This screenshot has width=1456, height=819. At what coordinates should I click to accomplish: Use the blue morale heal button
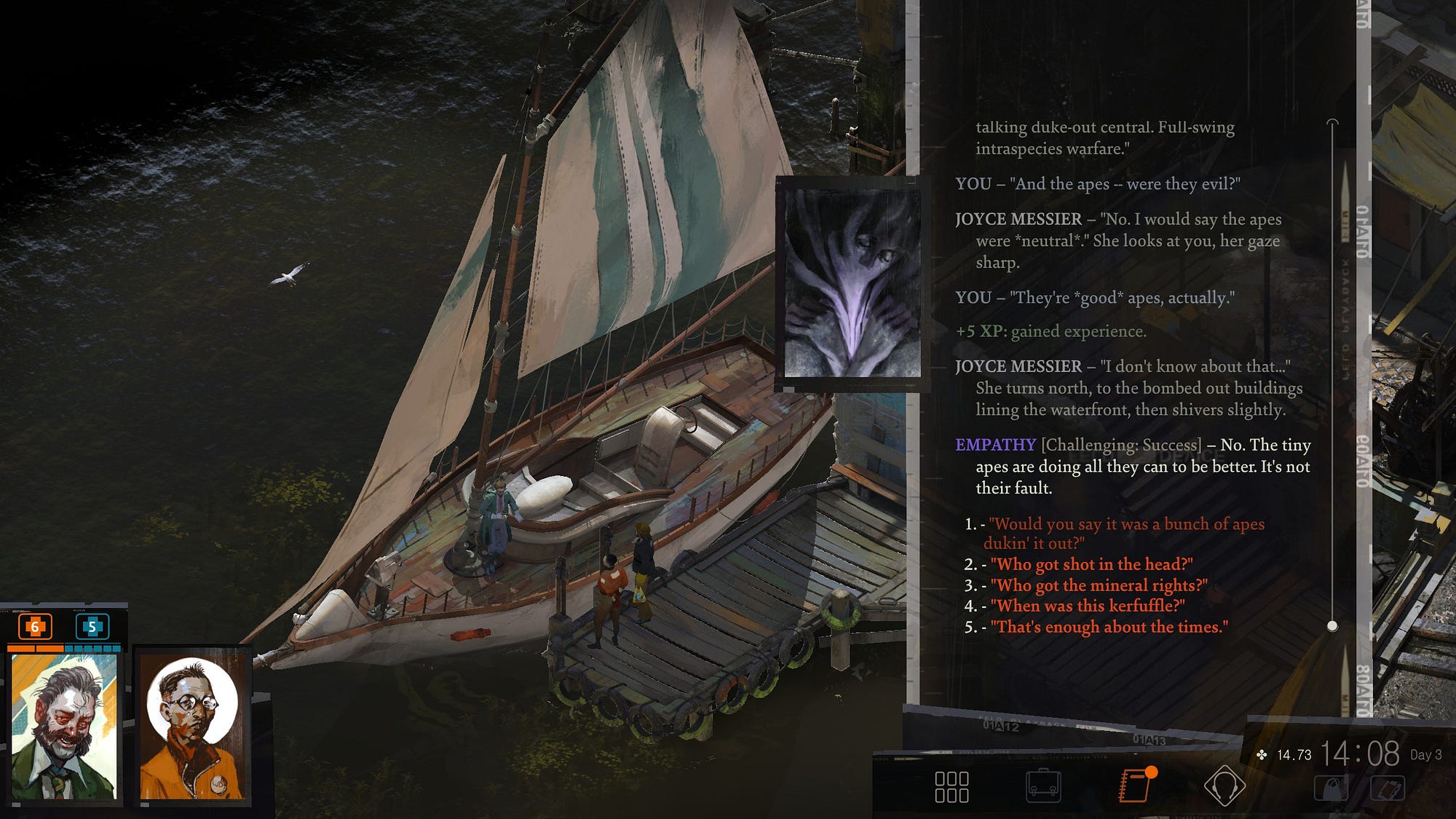pyautogui.click(x=92, y=626)
